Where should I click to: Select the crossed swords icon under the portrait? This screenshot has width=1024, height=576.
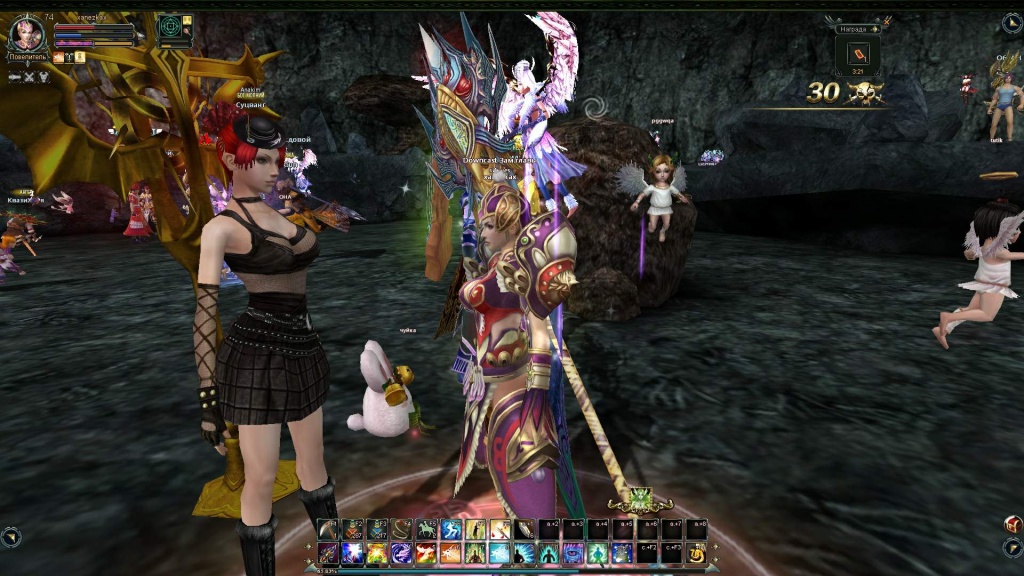(x=29, y=77)
